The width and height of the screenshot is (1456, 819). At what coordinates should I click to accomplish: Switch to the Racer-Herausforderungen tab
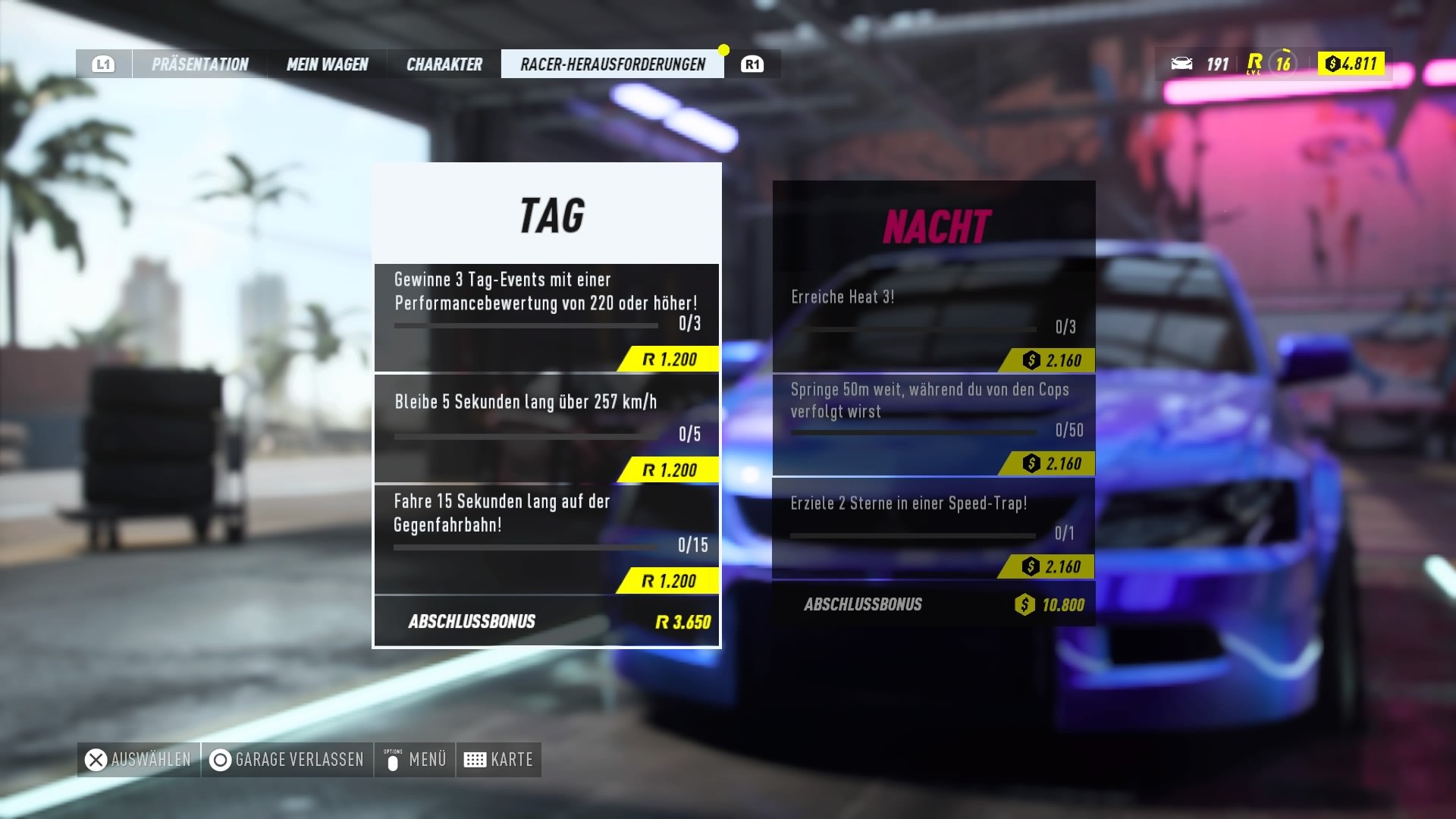pyautogui.click(x=611, y=64)
